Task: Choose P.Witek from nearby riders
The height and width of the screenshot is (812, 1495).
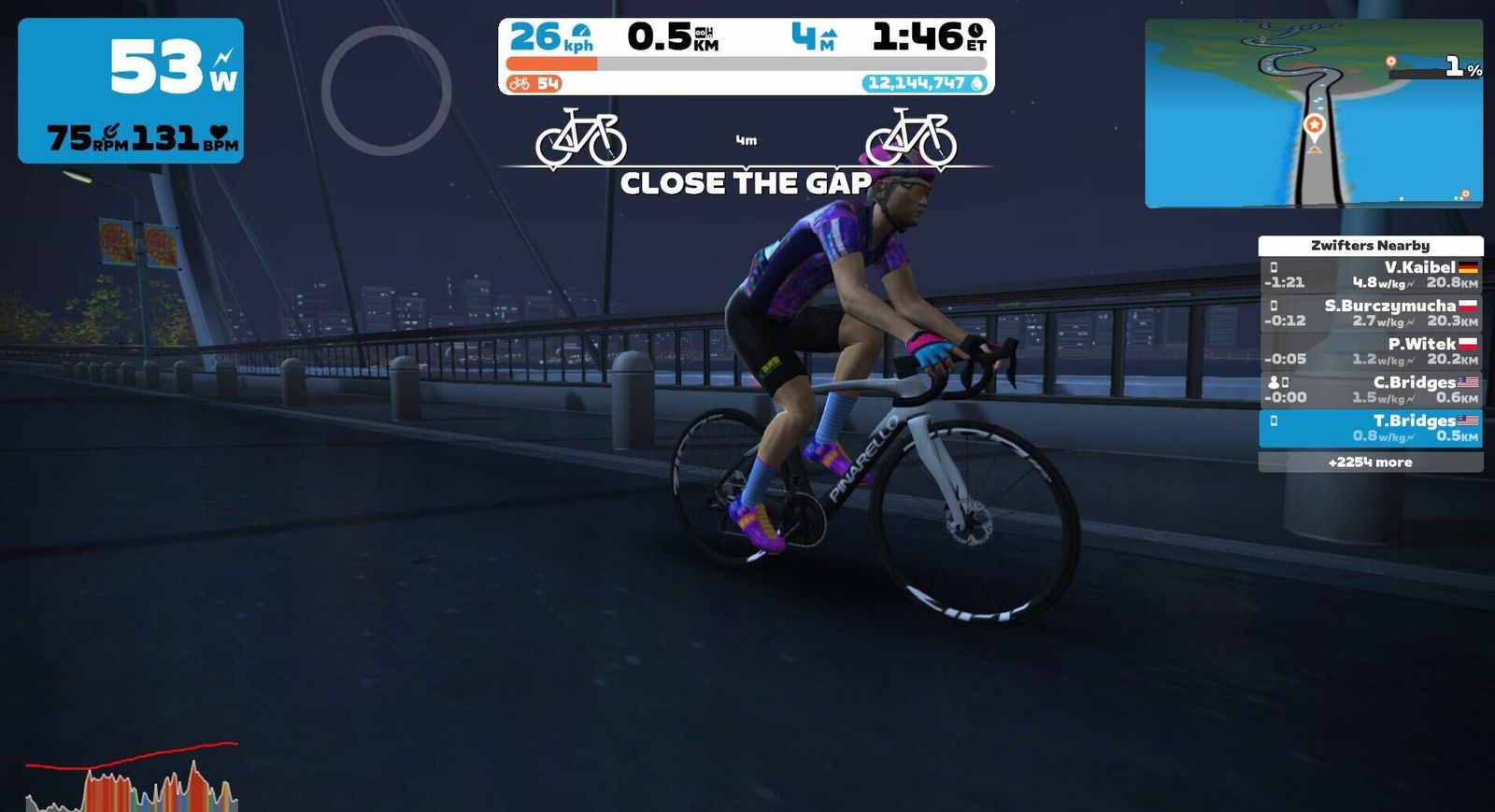Action: point(1370,351)
